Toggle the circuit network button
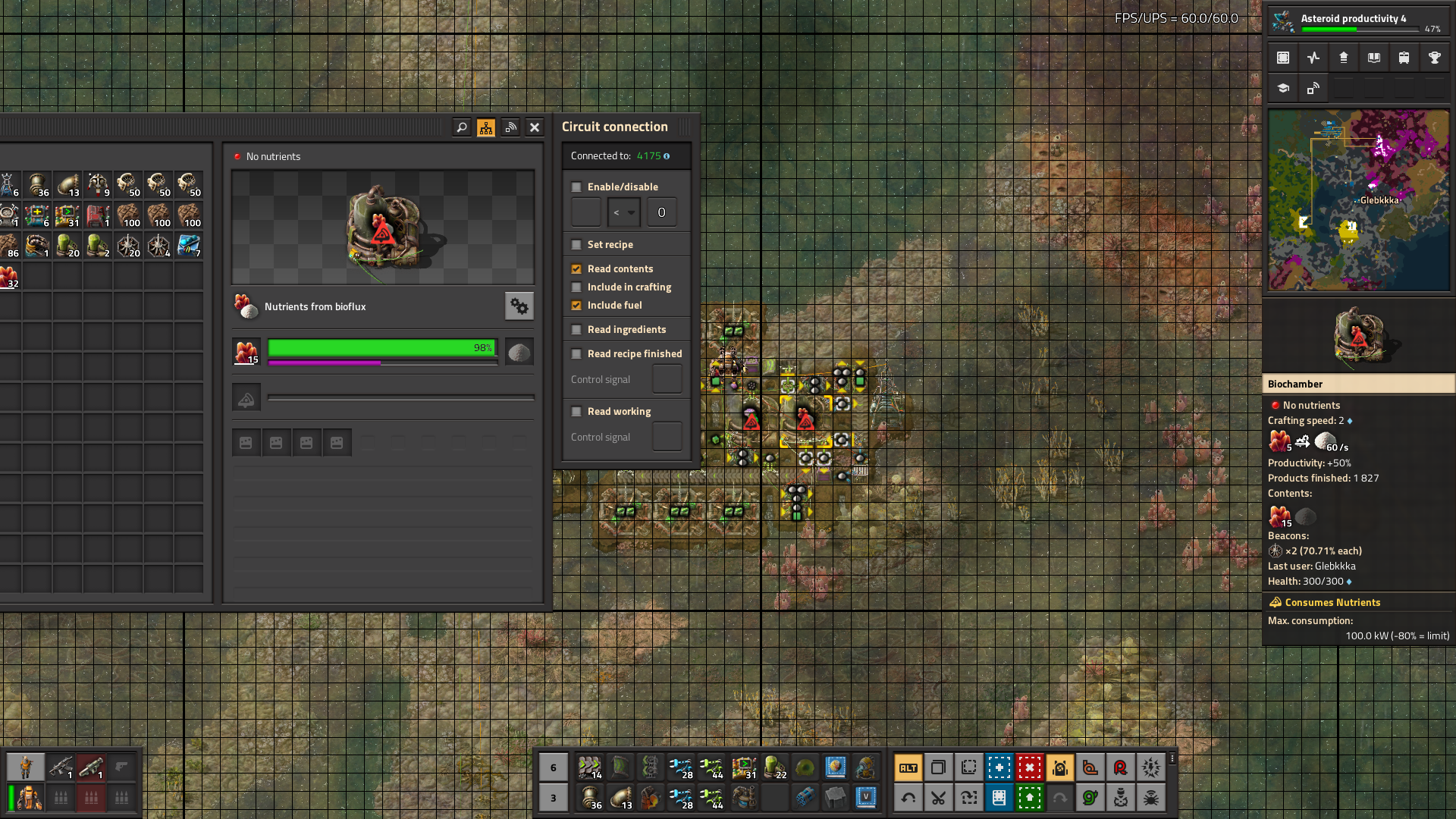This screenshot has height=819, width=1456. pos(486,127)
